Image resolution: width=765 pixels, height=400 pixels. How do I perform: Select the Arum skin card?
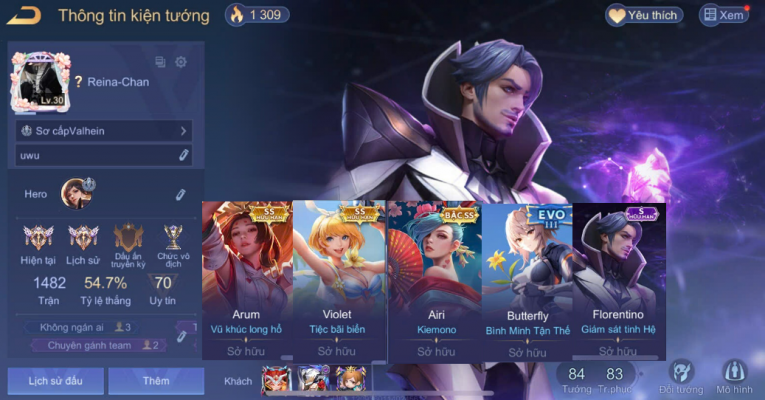[x=247, y=279]
